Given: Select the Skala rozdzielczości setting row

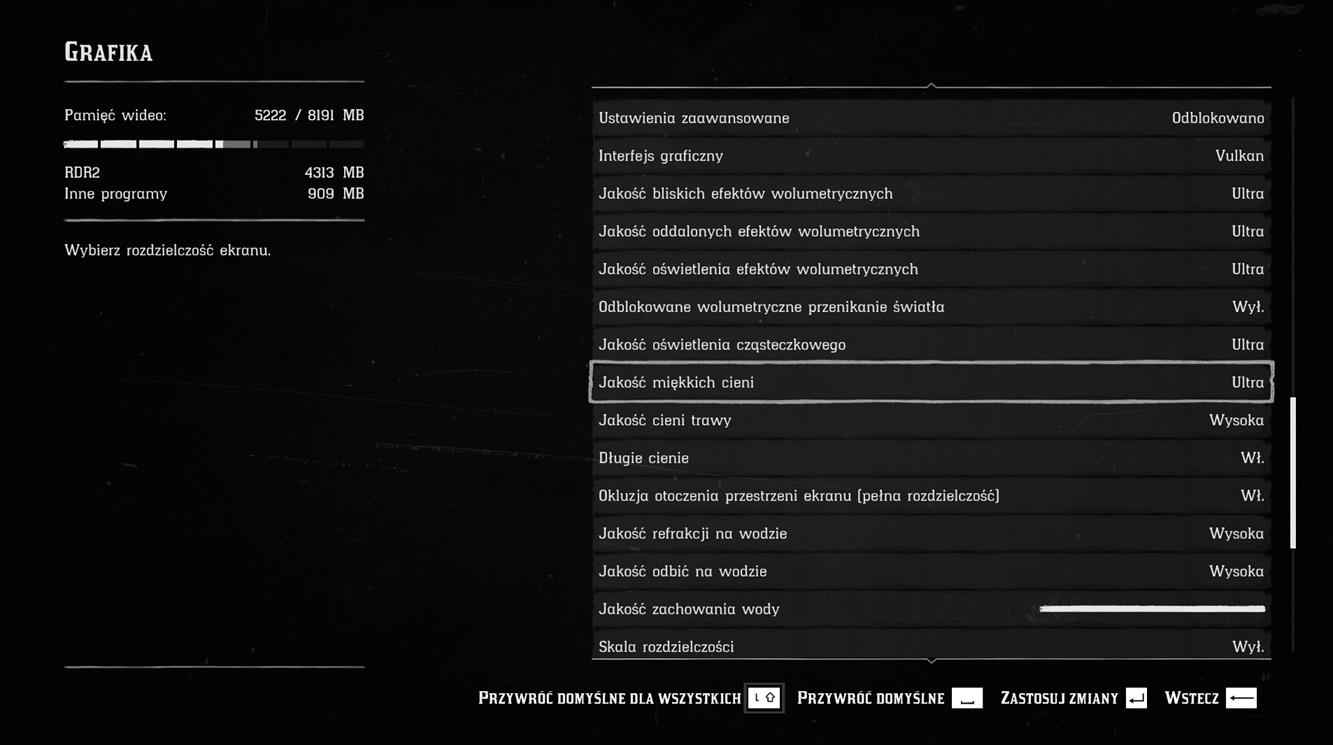Looking at the screenshot, I should 931,647.
